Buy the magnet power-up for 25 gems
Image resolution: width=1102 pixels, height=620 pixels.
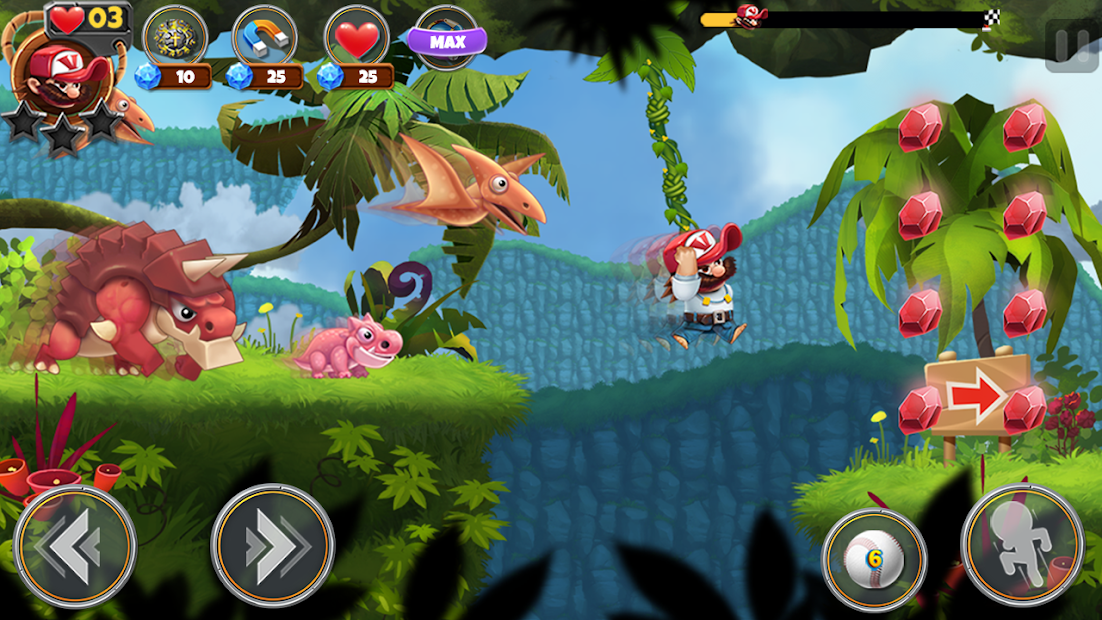click(x=264, y=38)
